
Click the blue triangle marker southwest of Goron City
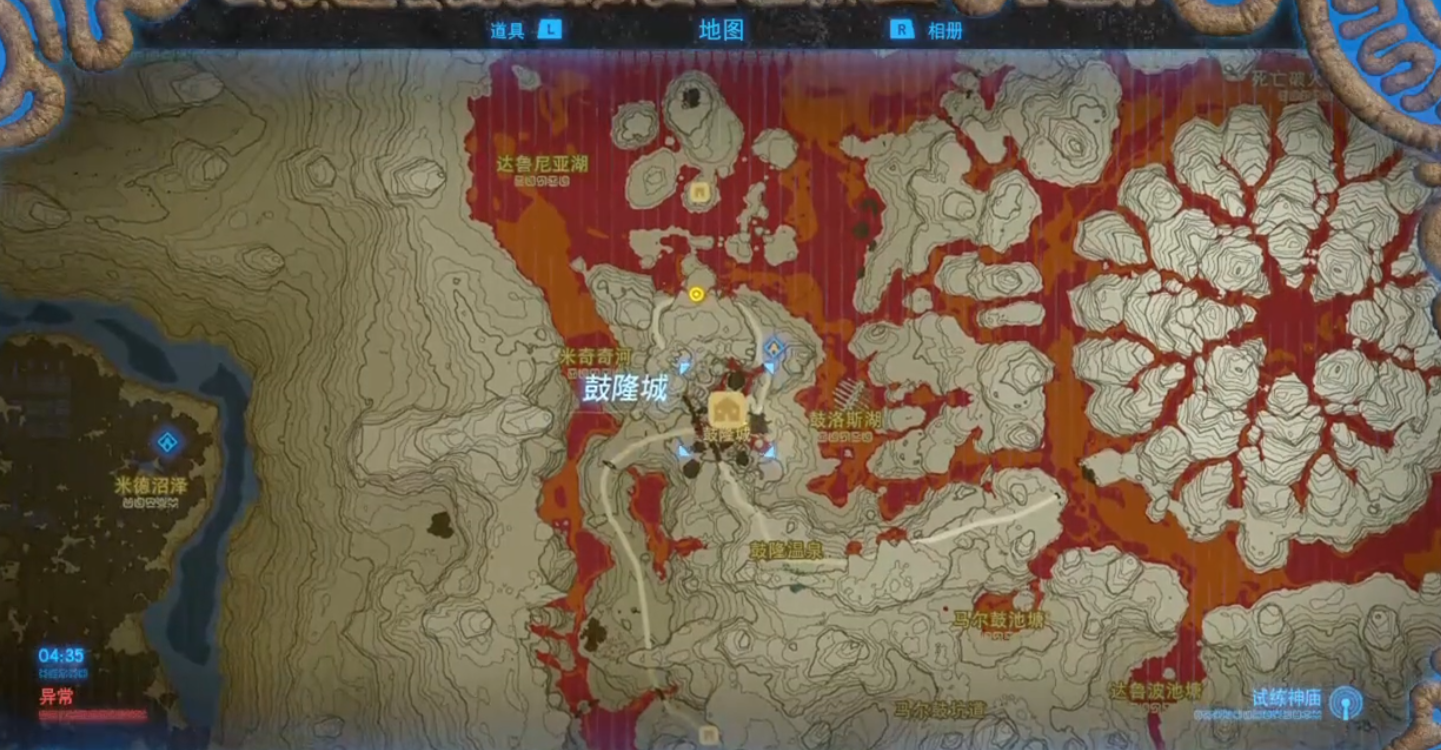(x=682, y=450)
